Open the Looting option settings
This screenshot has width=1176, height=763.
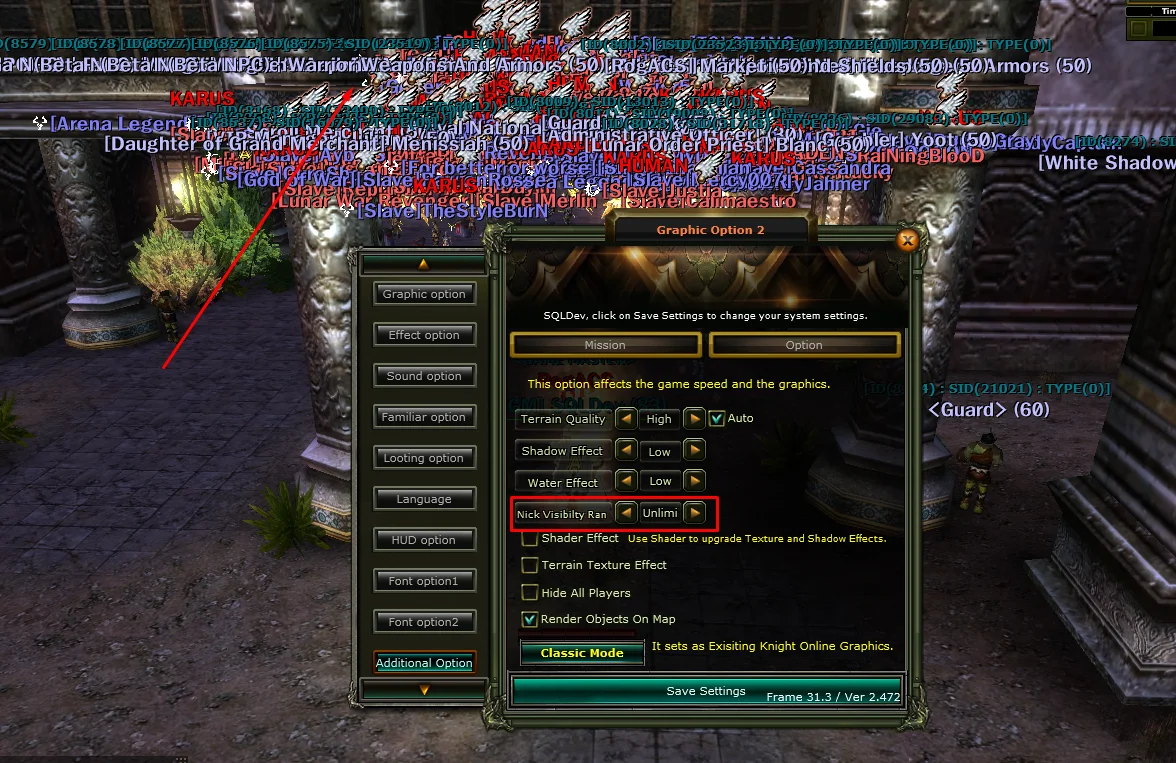tap(424, 458)
